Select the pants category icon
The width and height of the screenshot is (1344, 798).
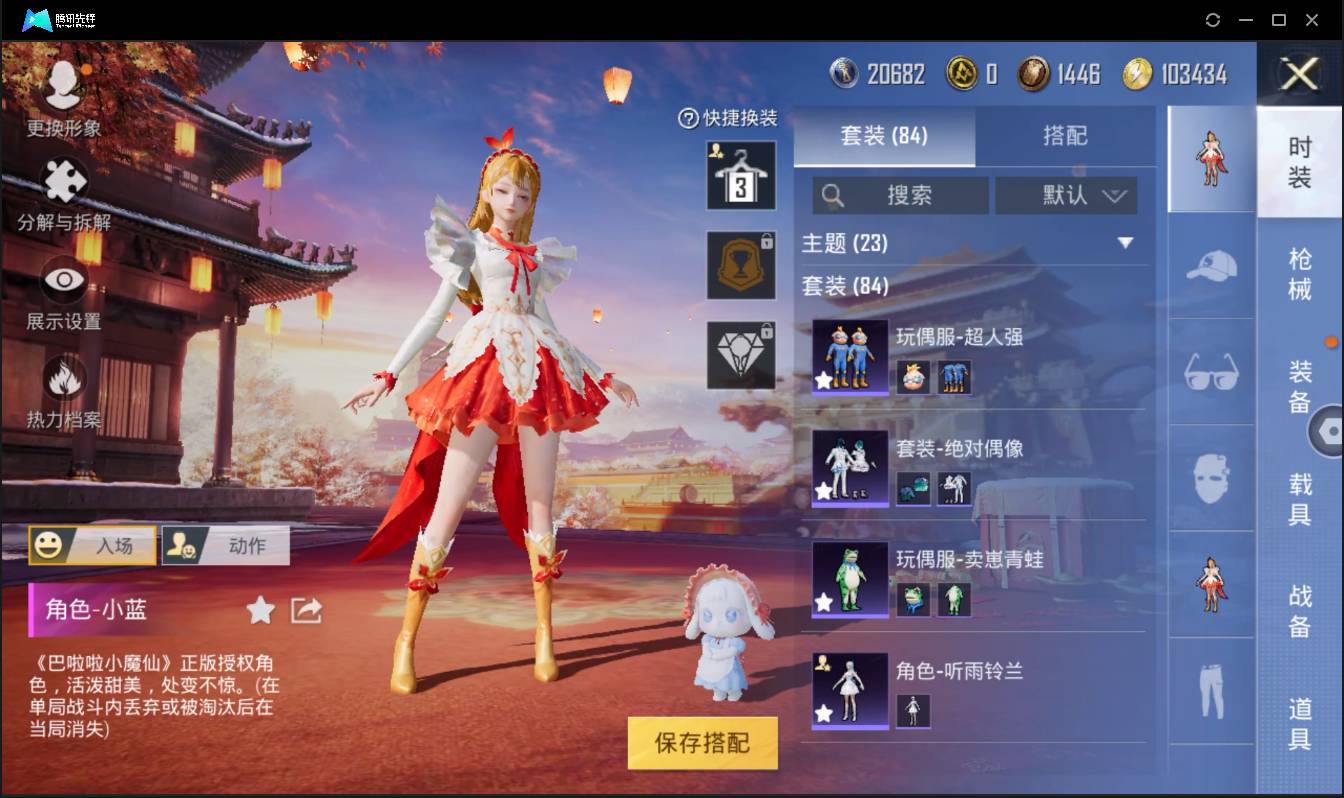click(x=1210, y=690)
